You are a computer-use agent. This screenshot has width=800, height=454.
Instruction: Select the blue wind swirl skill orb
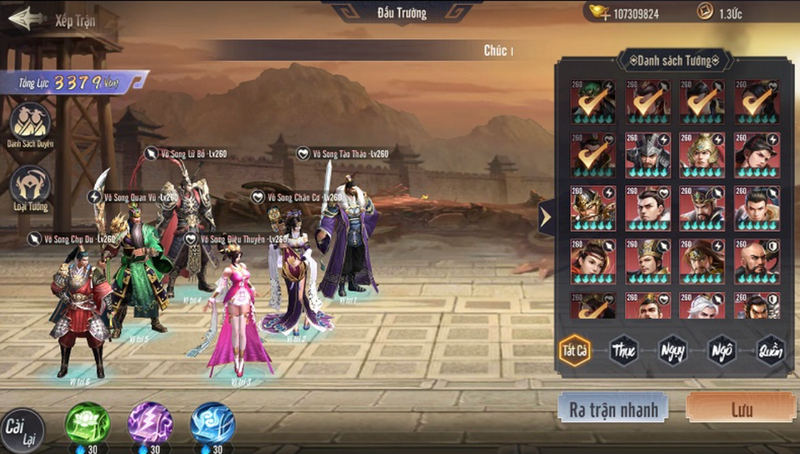pyautogui.click(x=212, y=423)
